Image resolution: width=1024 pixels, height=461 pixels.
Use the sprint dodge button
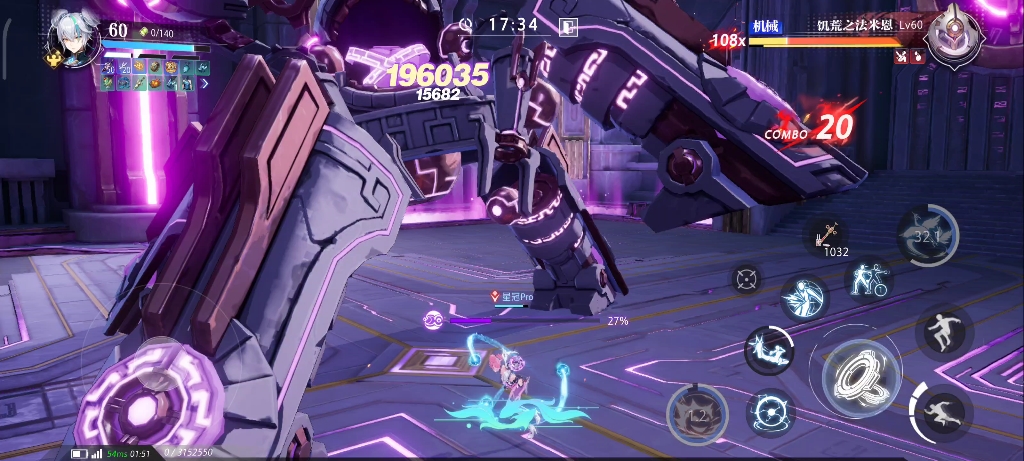(942, 411)
